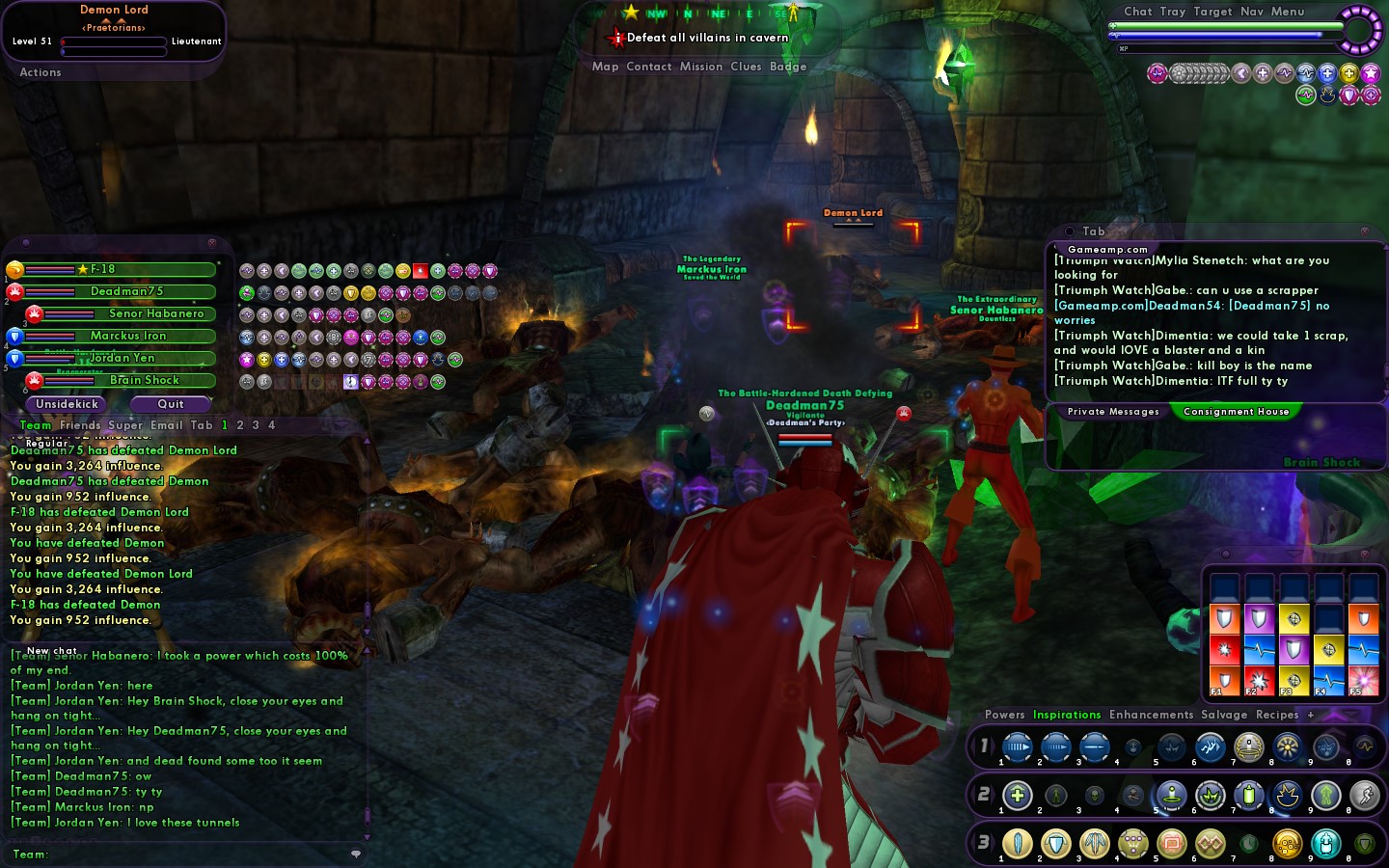Switch chat to the Super channel
This screenshot has height=868, width=1389.
[x=125, y=425]
